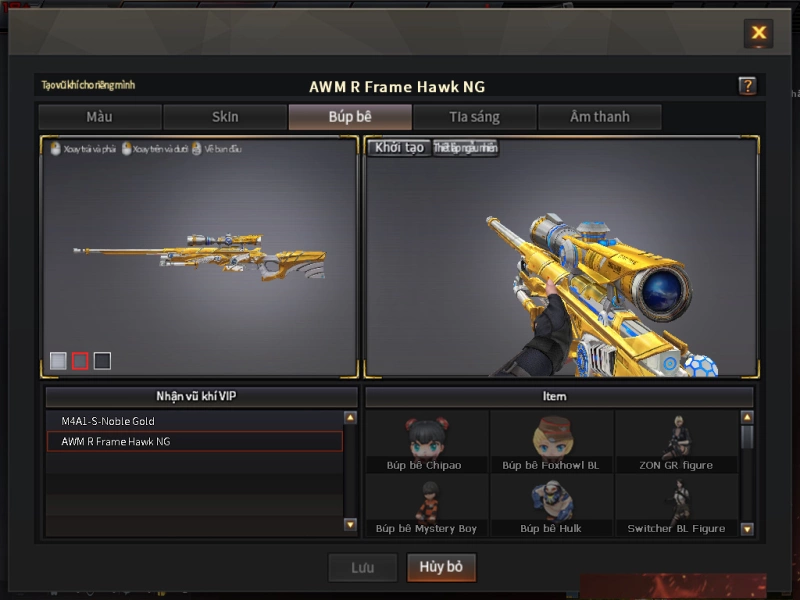
Task: Pick the Búp bê Chipao doll
Action: [x=427, y=442]
